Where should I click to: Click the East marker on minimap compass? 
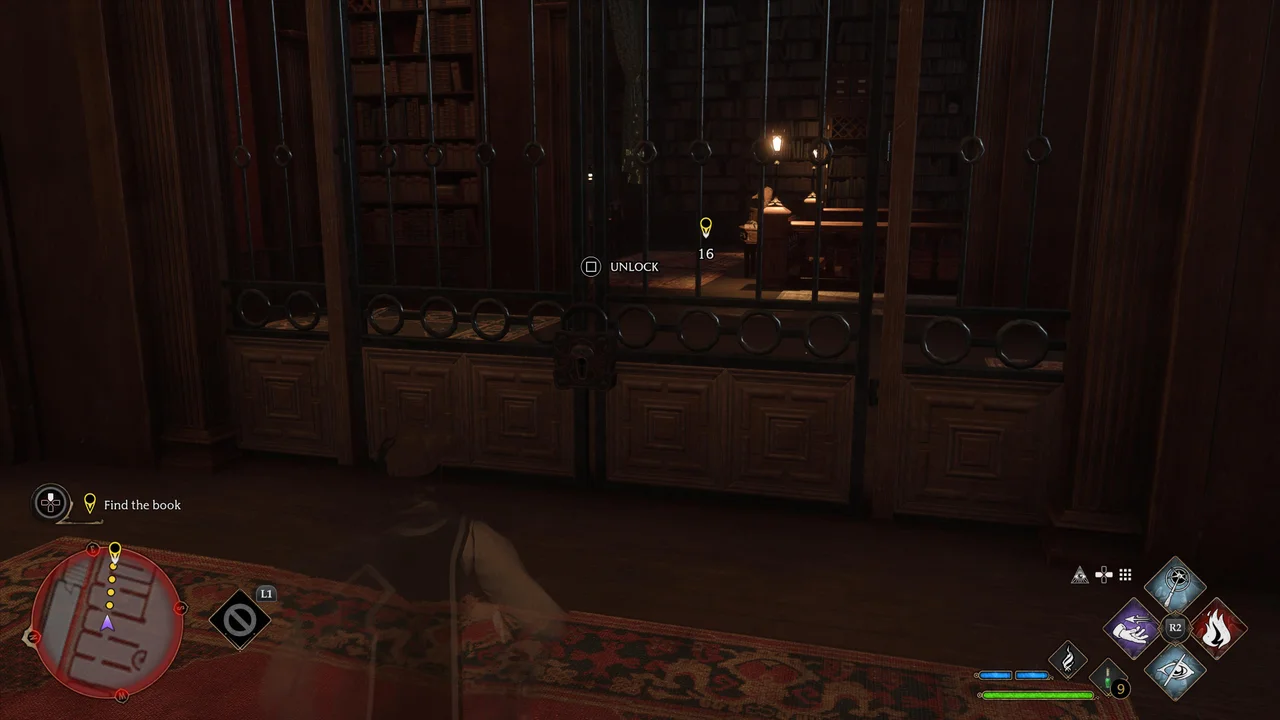click(93, 548)
